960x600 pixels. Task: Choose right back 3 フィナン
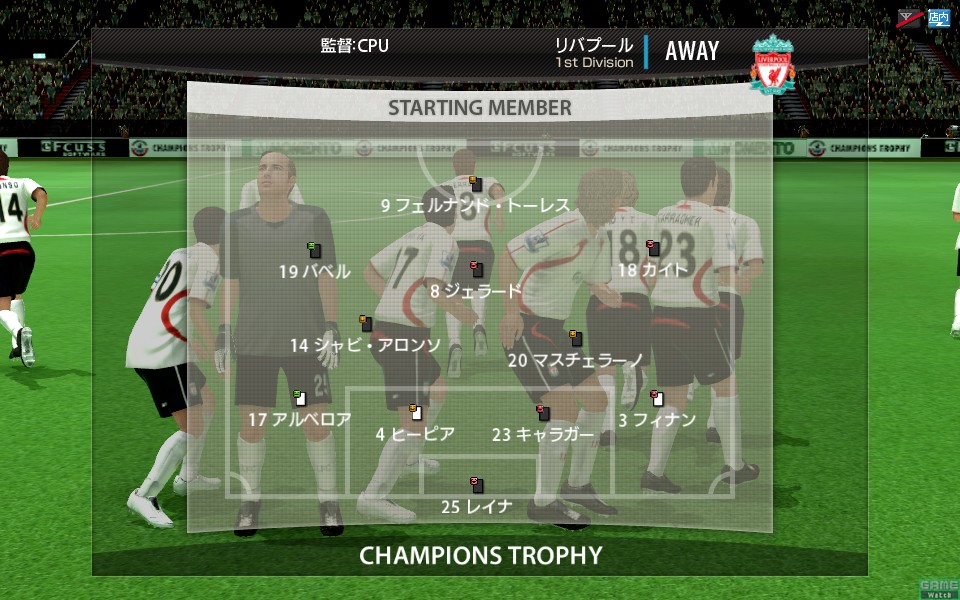[656, 419]
